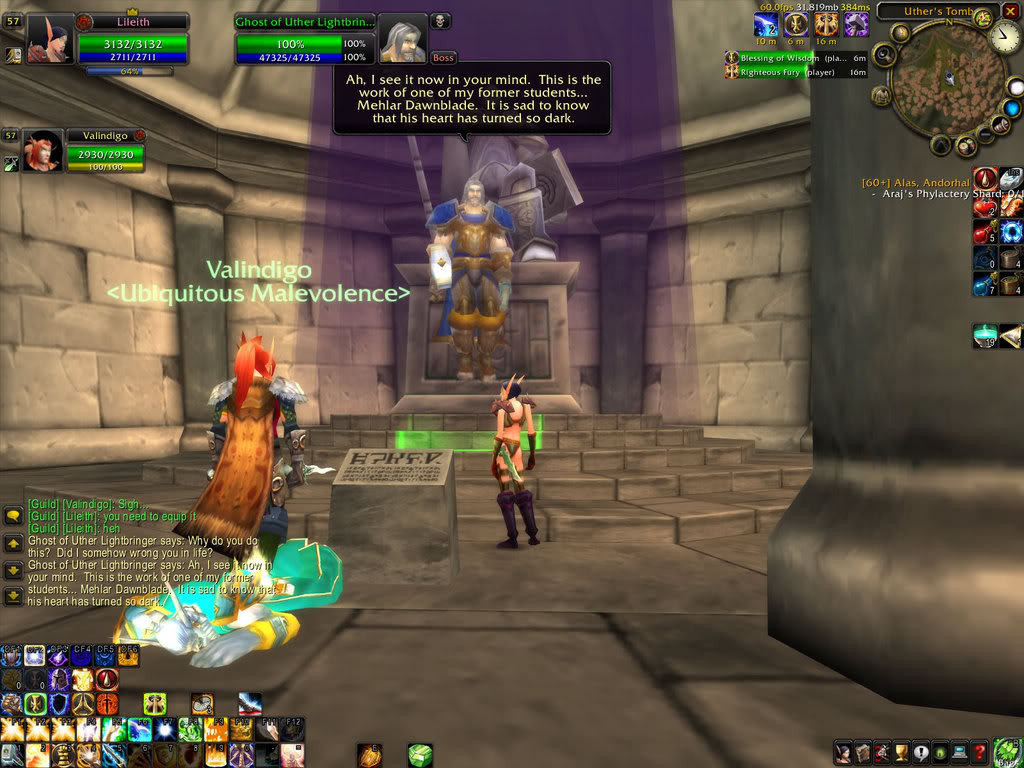
Task: Open the quest log exclamation micro button
Action: tap(919, 753)
